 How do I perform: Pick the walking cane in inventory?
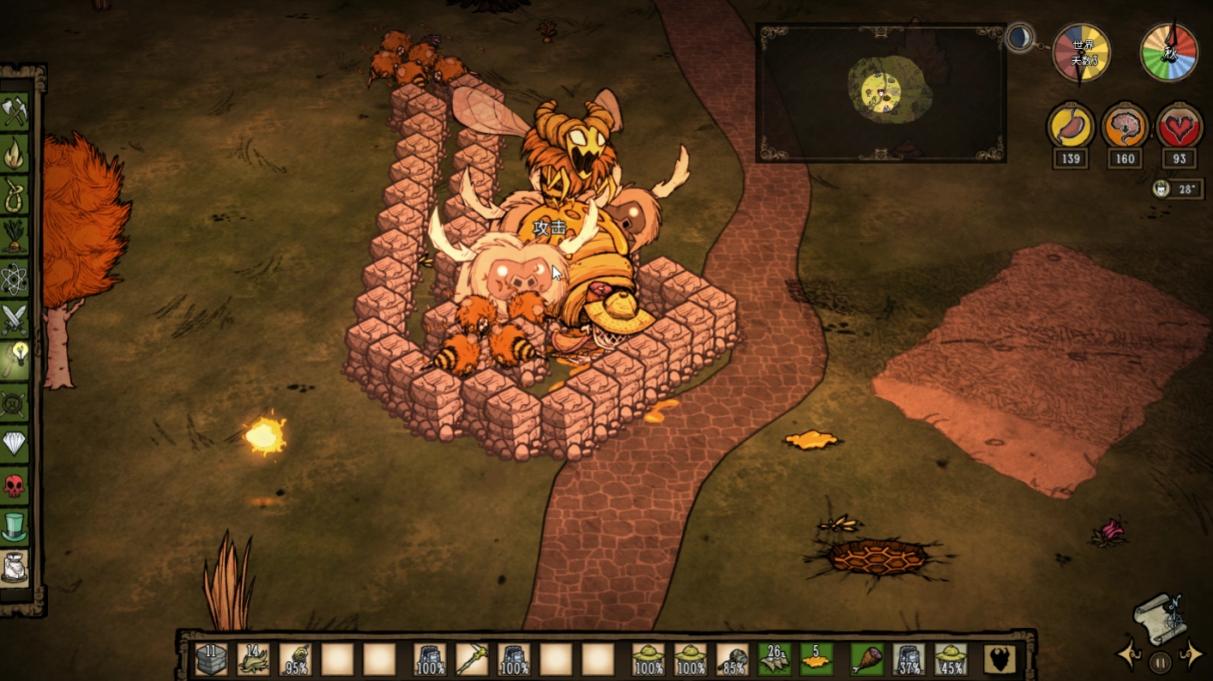click(x=472, y=659)
